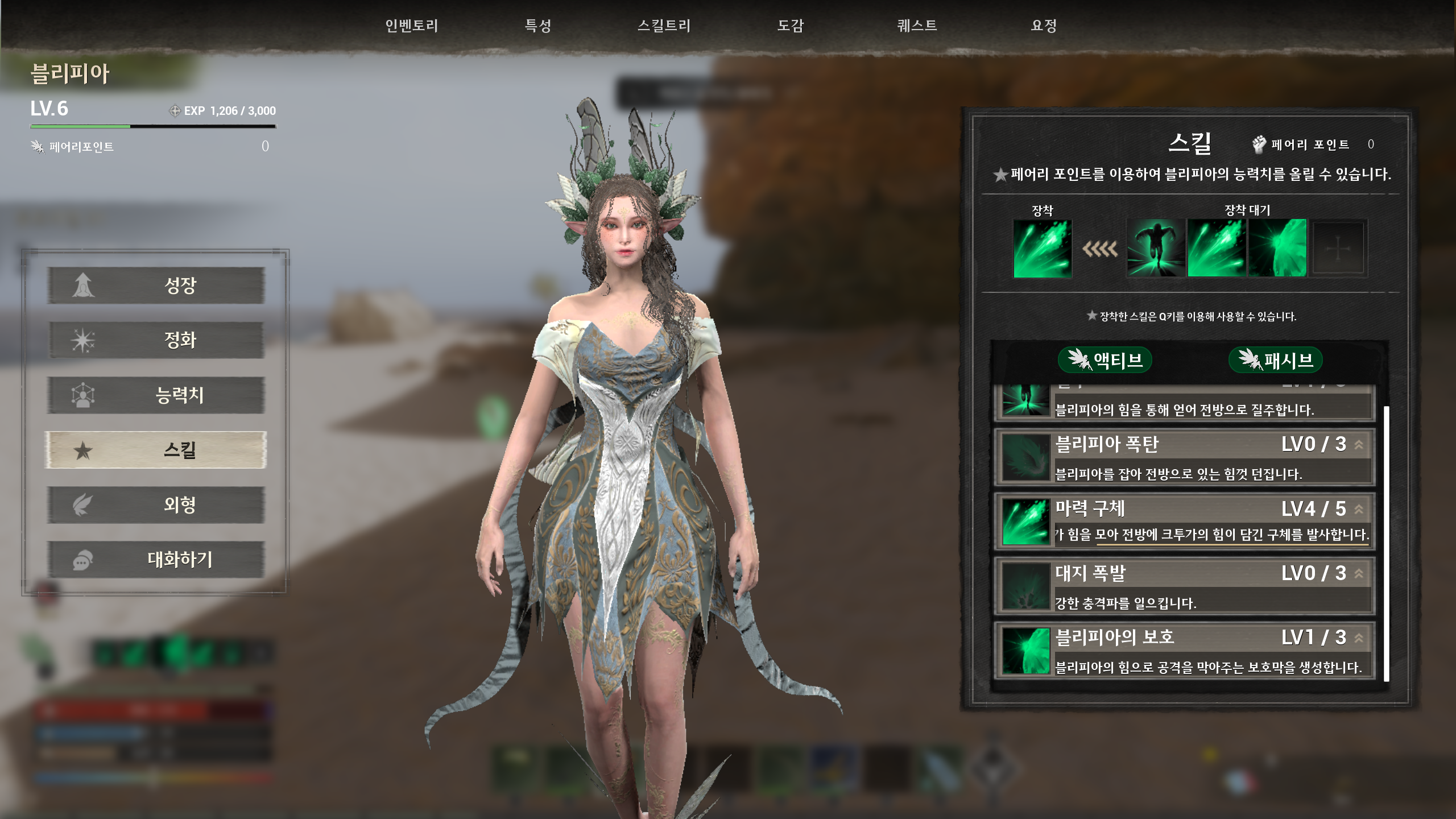Switch to the 특성 tab
The width and height of the screenshot is (1456, 819).
point(537,26)
